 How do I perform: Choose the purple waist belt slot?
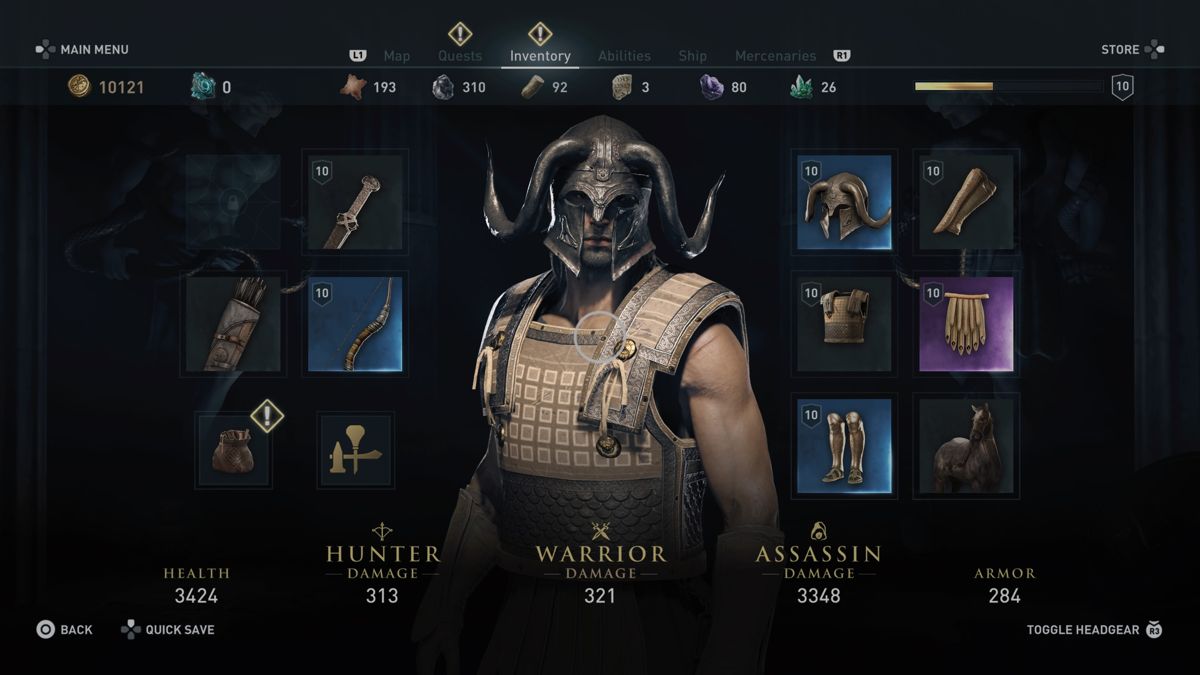[966, 324]
